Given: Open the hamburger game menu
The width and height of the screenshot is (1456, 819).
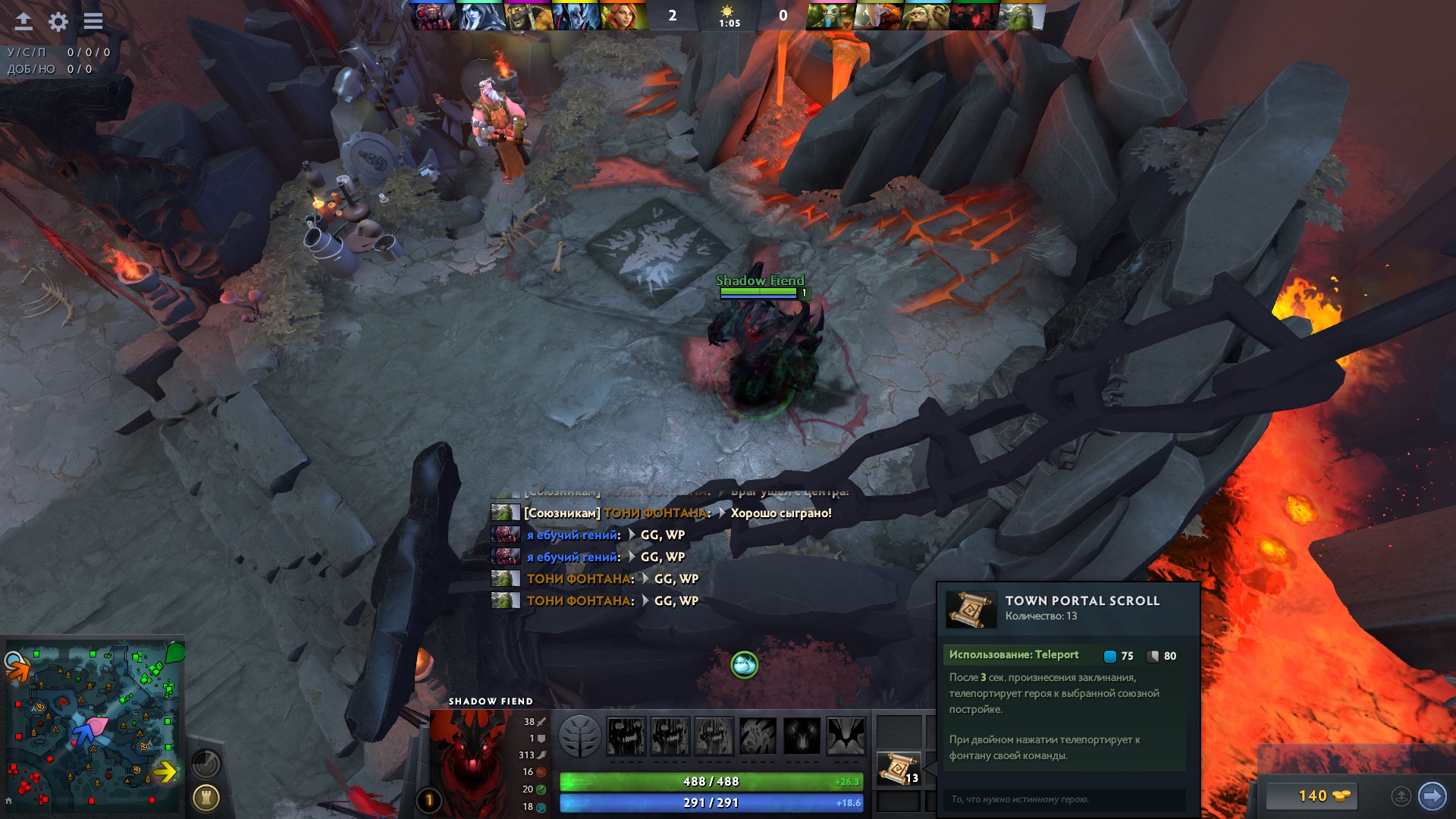Looking at the screenshot, I should (93, 21).
